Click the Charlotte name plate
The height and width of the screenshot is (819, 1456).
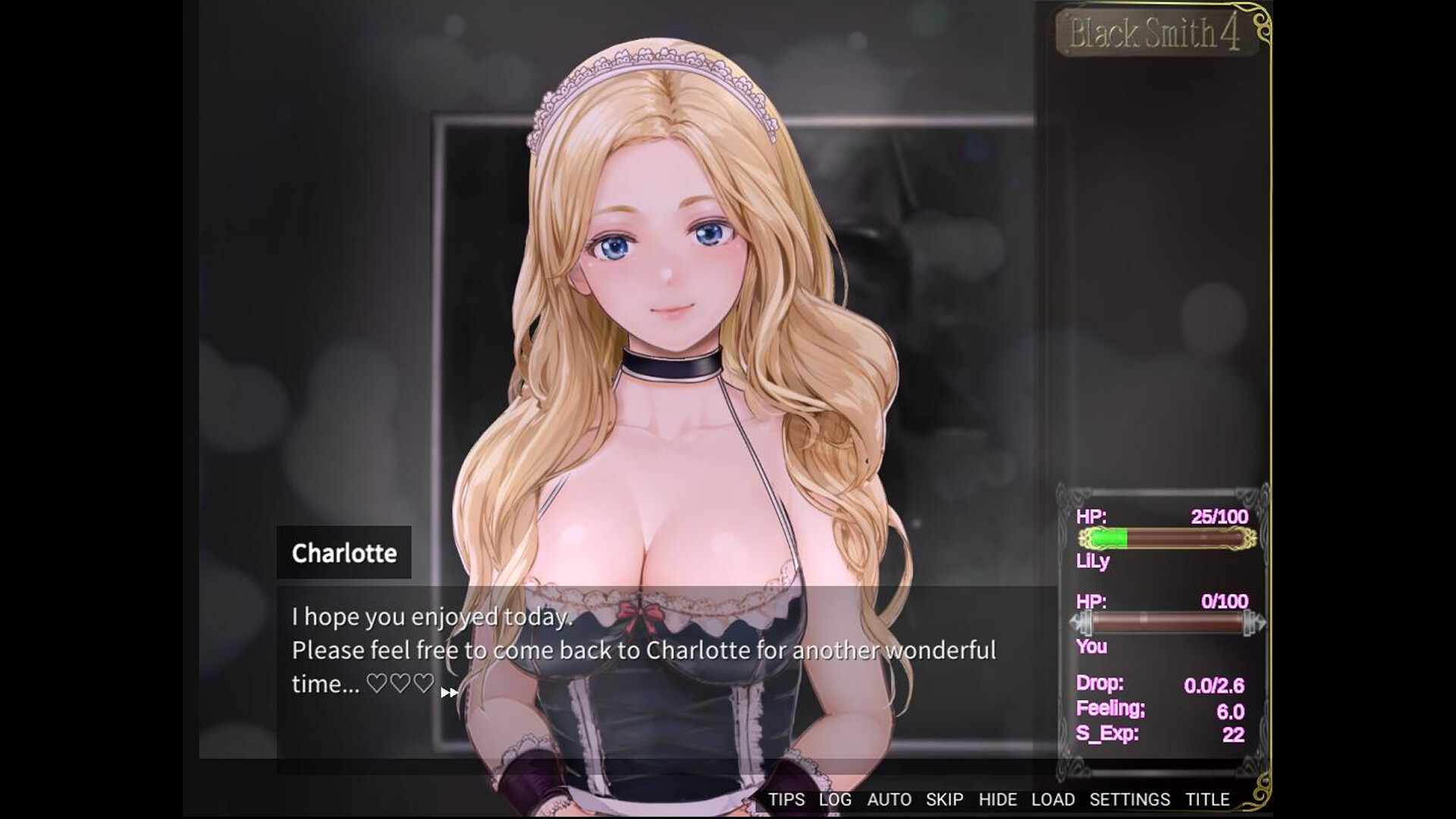point(345,553)
